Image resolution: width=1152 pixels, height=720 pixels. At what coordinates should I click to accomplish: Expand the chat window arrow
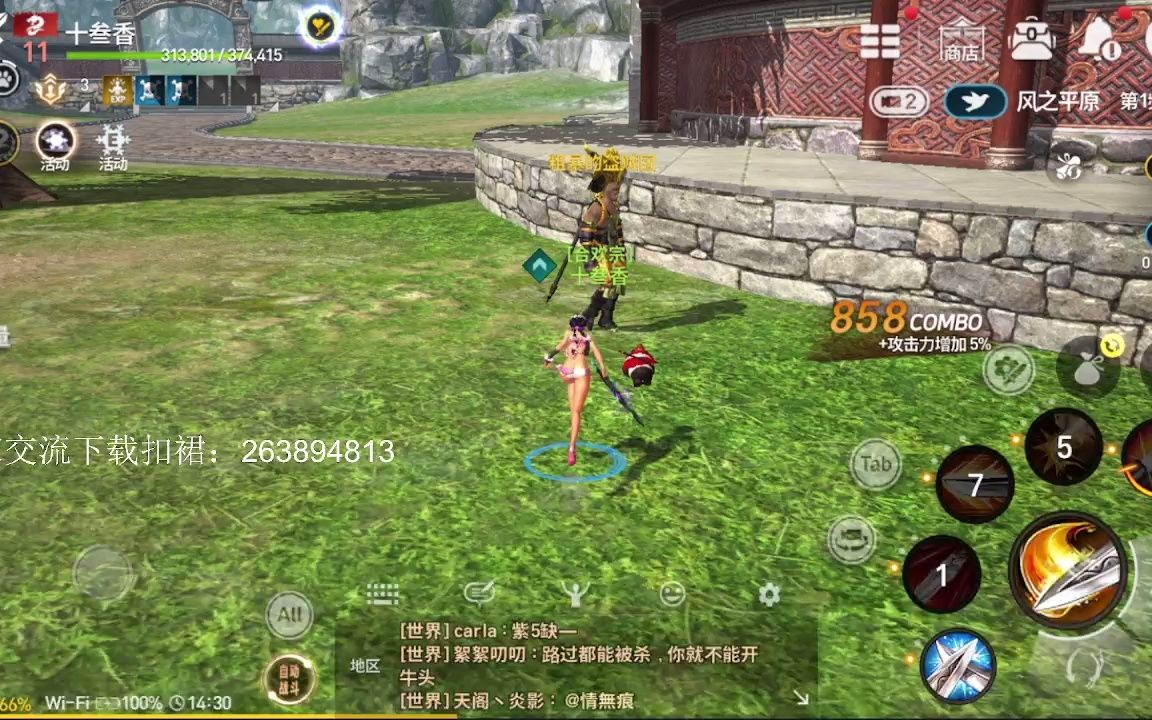pos(801,697)
